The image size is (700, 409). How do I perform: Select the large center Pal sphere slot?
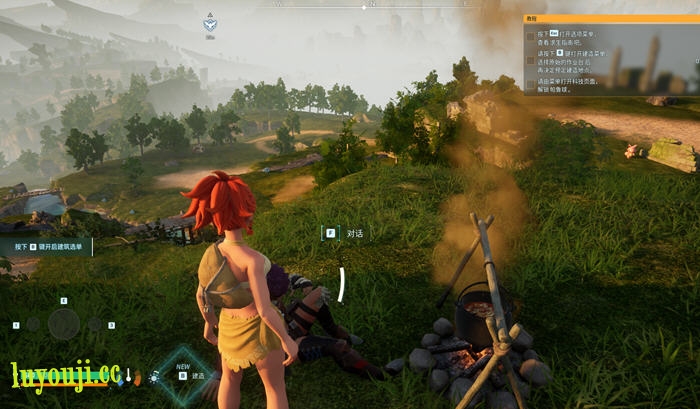(x=64, y=323)
